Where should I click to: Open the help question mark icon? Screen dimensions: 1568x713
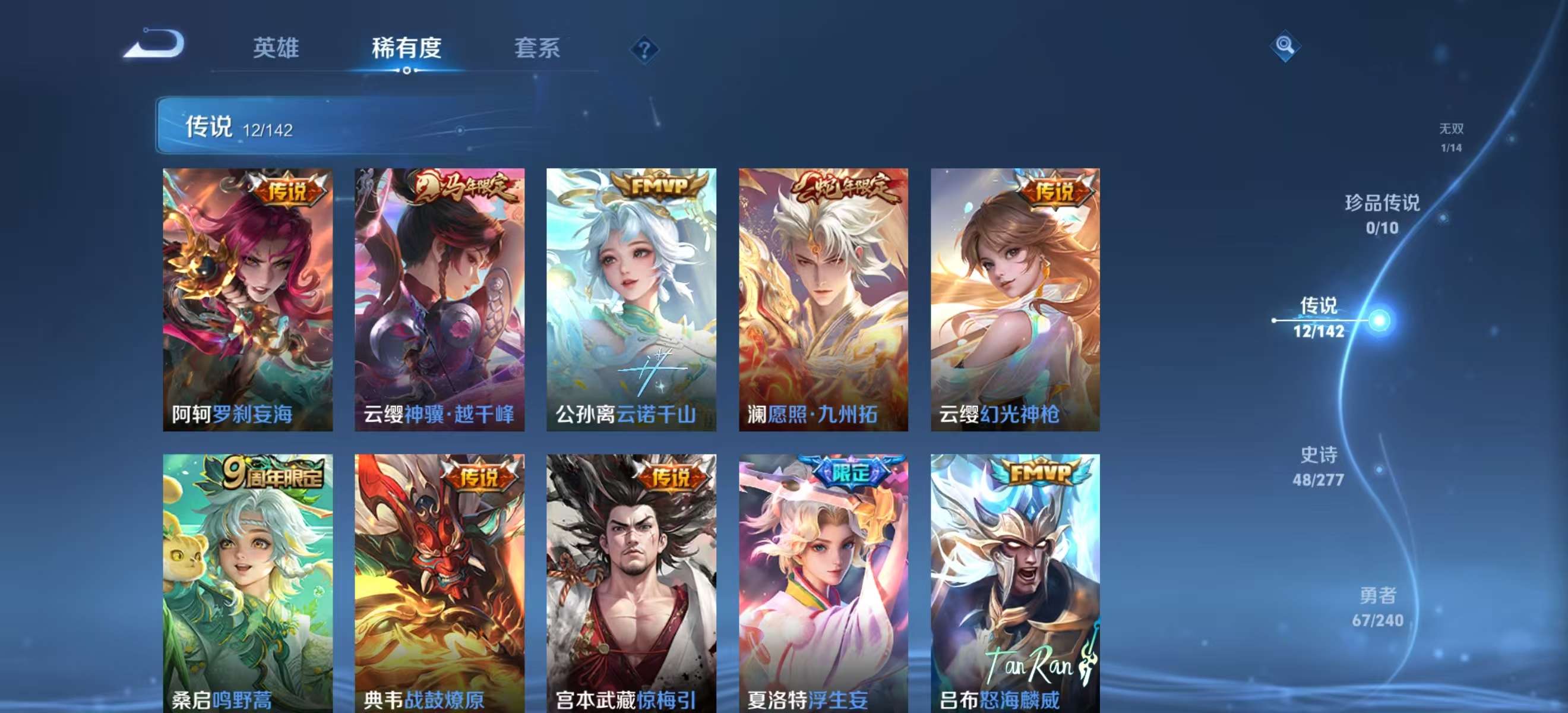pyautogui.click(x=645, y=50)
